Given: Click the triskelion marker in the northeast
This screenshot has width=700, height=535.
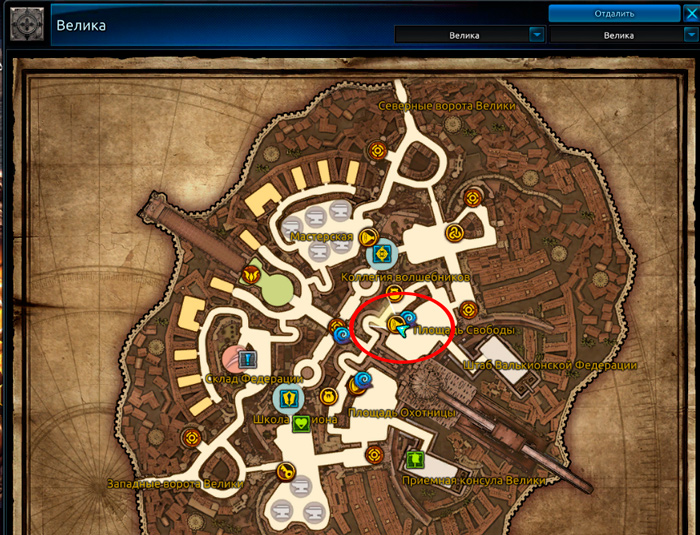Looking at the screenshot, I should click(468, 230).
